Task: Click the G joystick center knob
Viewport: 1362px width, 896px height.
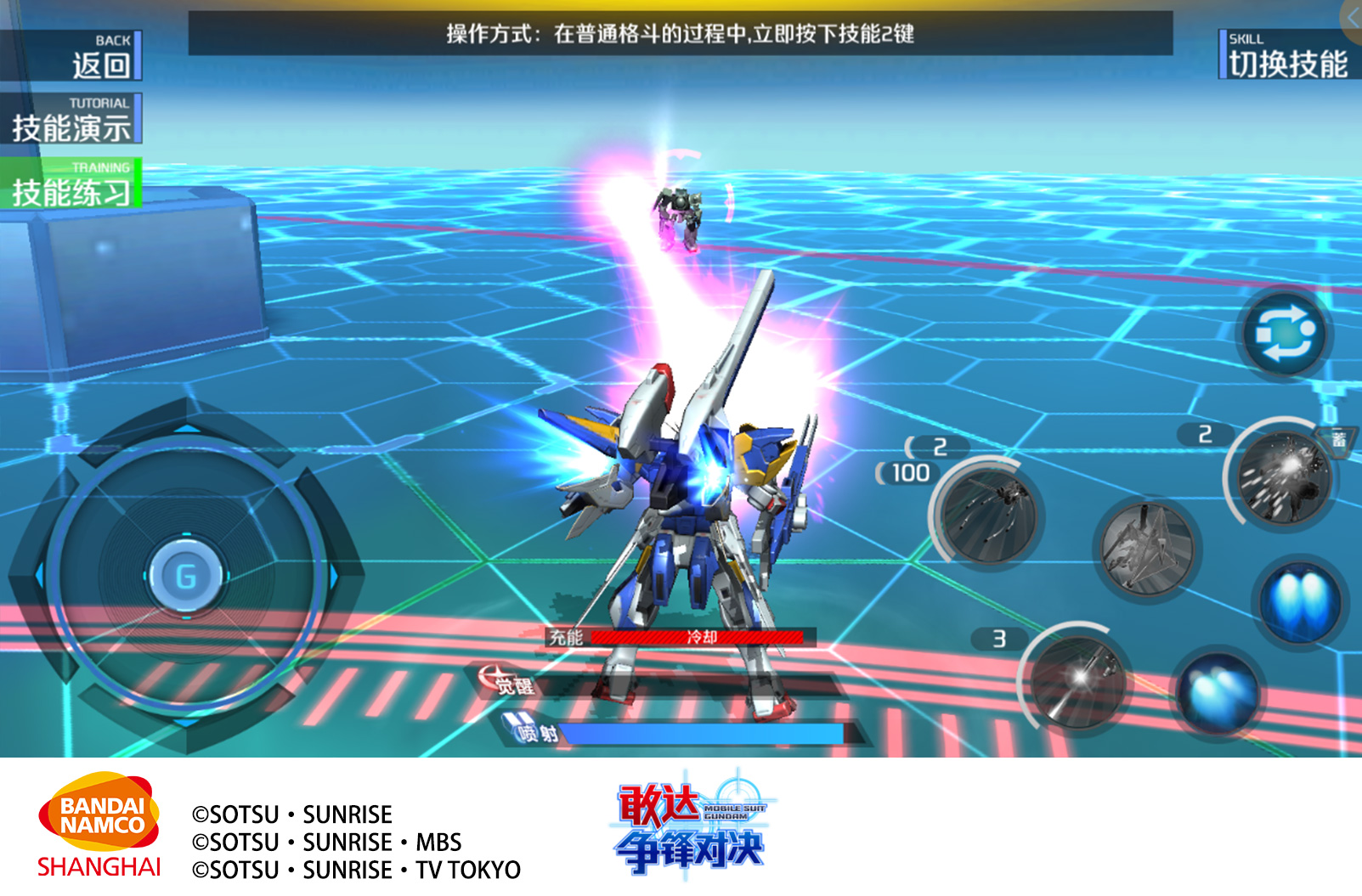Action: [186, 577]
